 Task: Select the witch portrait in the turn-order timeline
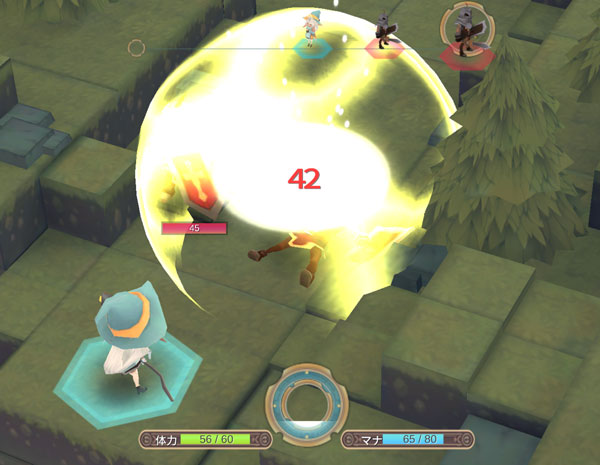313,29
